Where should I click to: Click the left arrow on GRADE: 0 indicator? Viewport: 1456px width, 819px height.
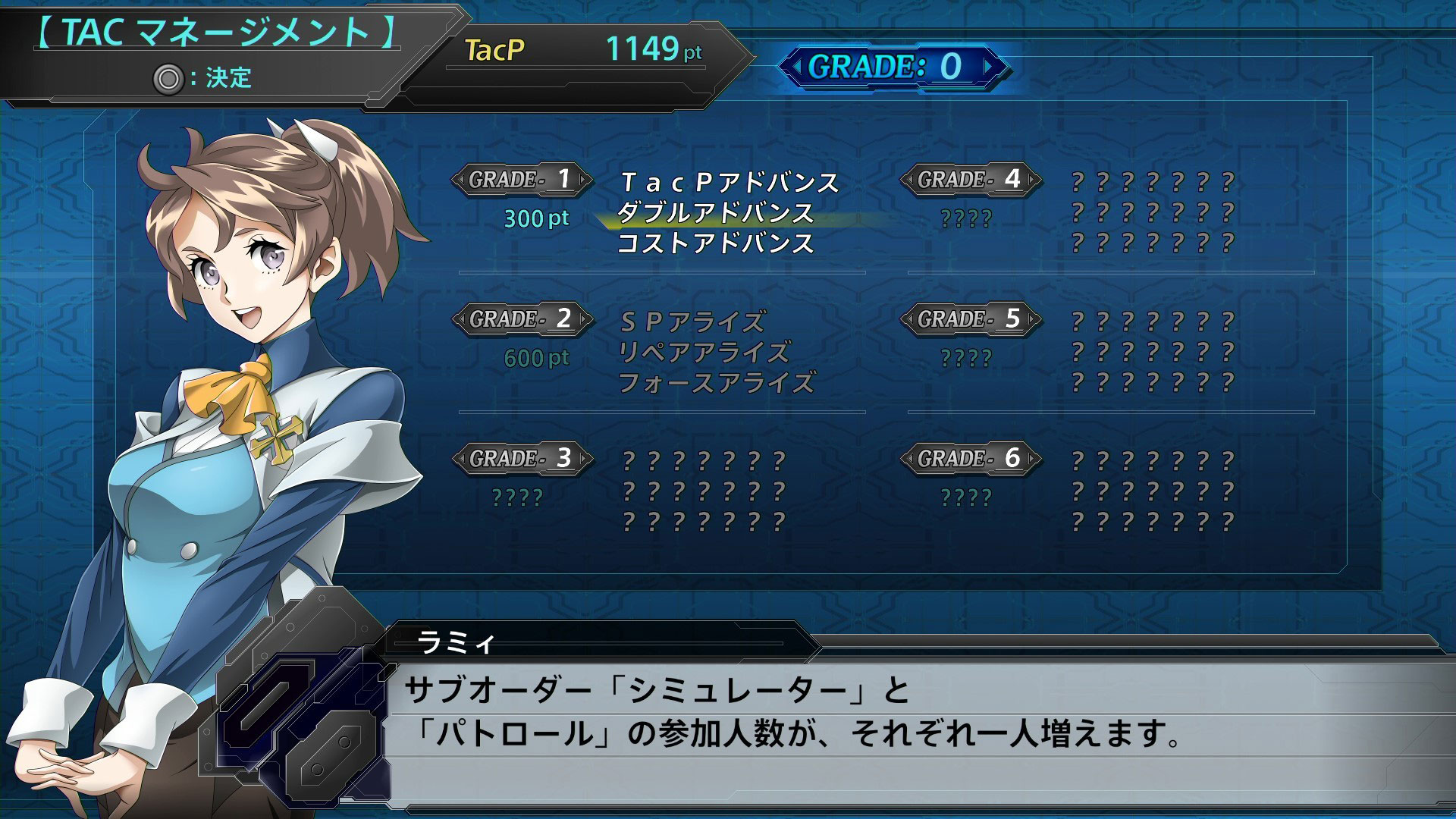click(796, 67)
